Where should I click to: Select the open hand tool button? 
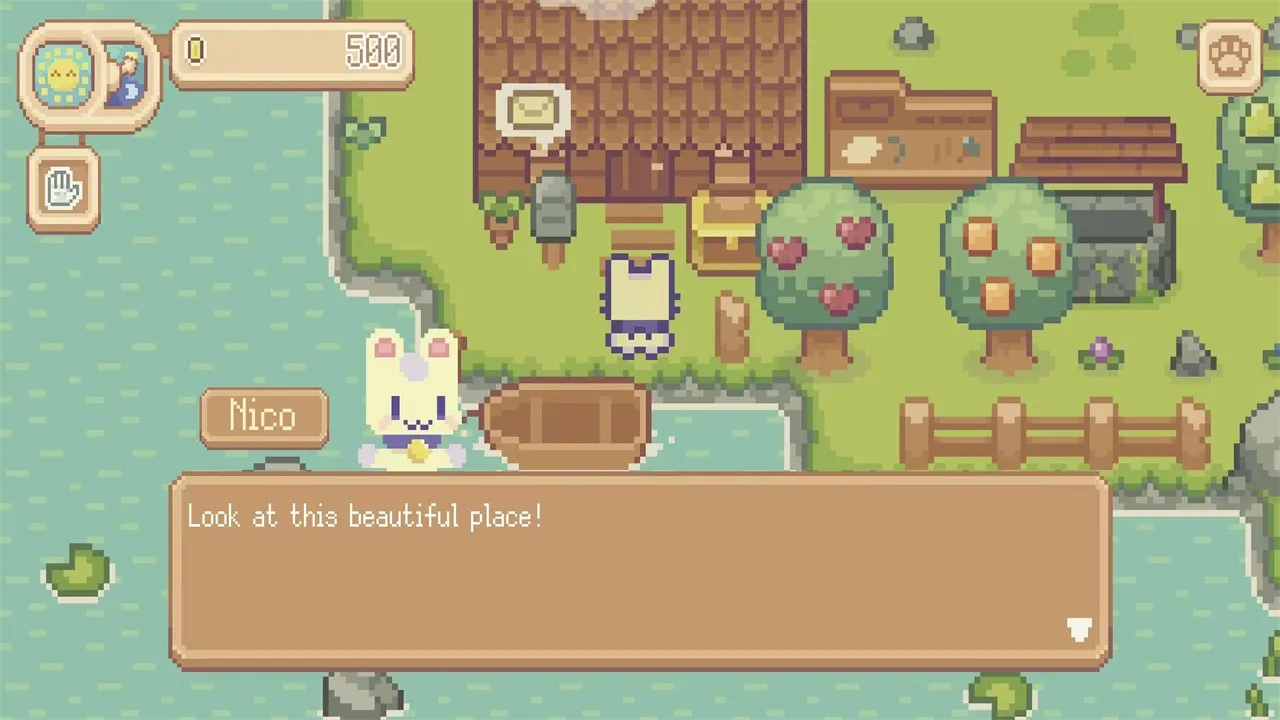click(63, 189)
